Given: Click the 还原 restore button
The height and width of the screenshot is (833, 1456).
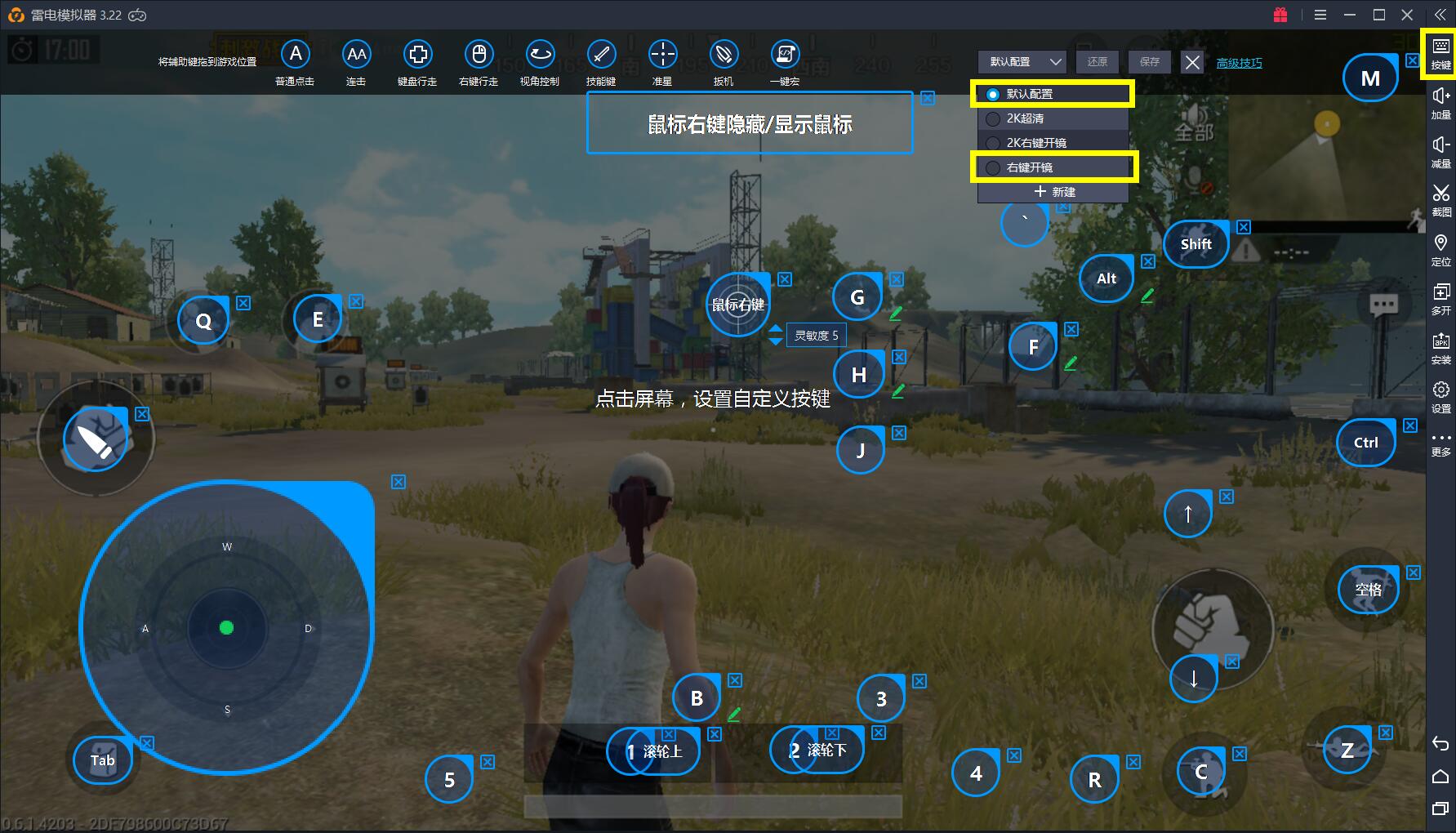Looking at the screenshot, I should tap(1097, 62).
